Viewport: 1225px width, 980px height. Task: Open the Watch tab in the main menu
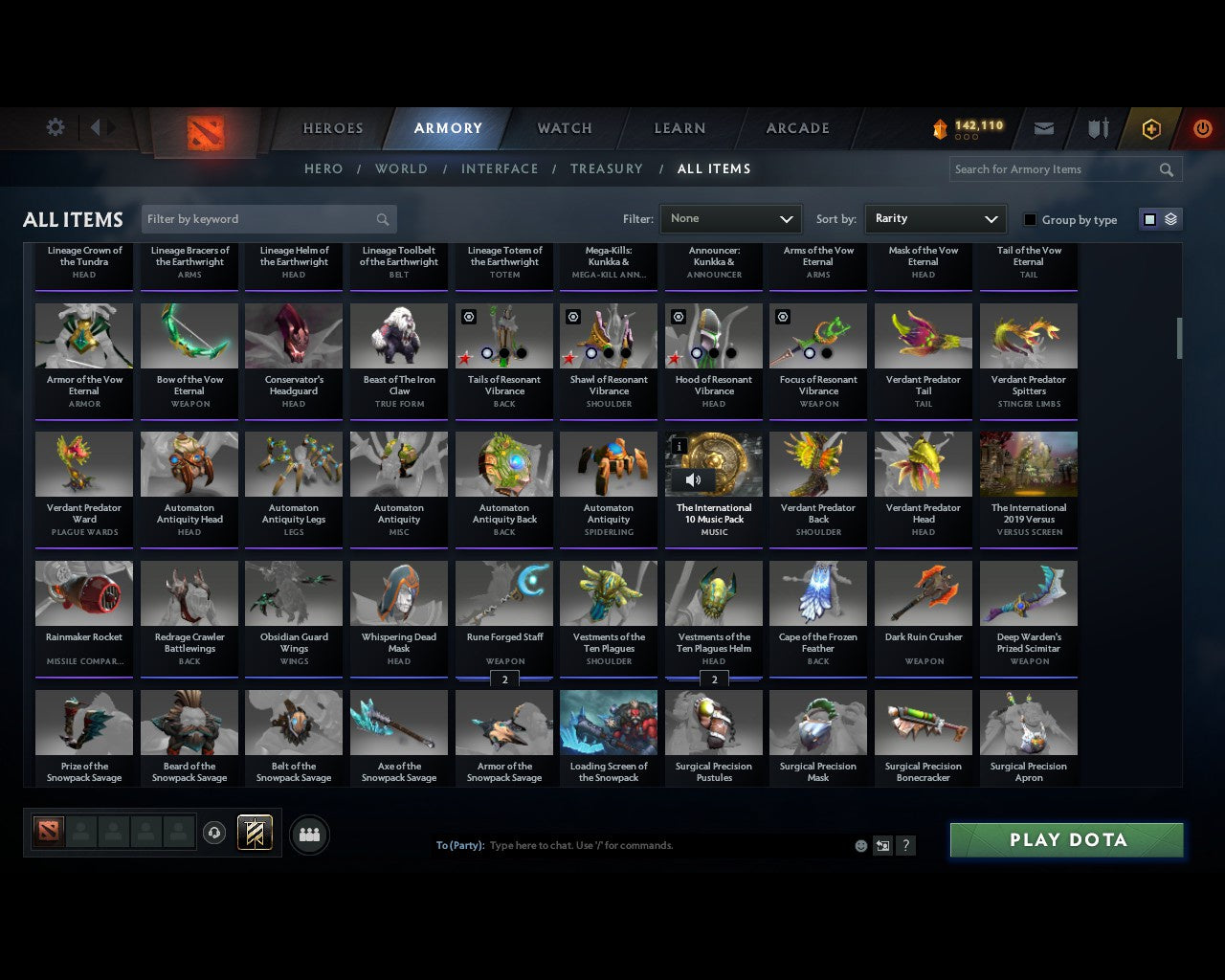(564, 128)
